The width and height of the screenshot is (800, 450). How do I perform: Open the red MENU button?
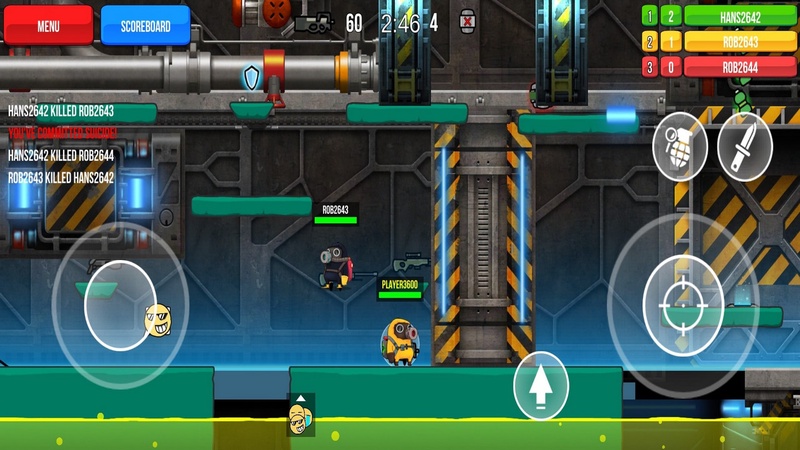point(48,26)
